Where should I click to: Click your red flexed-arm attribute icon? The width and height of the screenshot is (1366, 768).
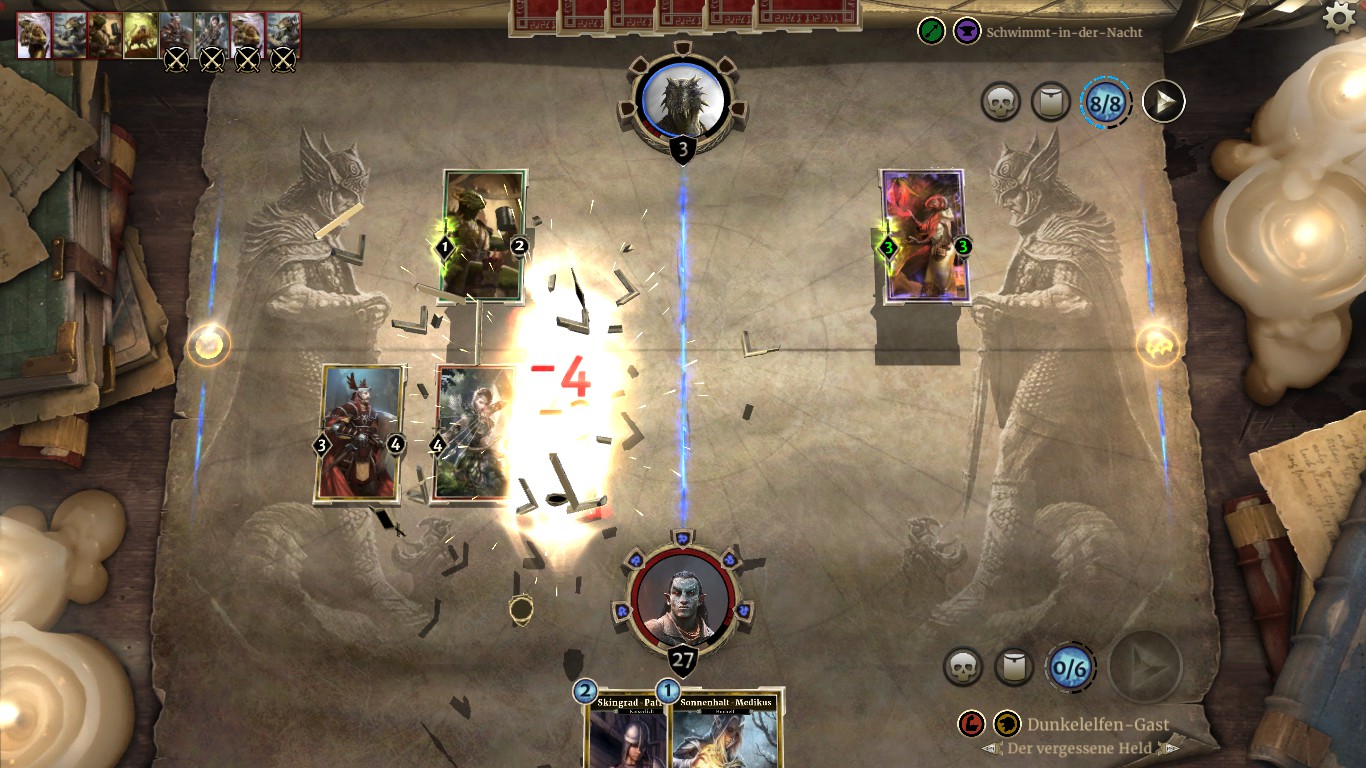(x=971, y=724)
